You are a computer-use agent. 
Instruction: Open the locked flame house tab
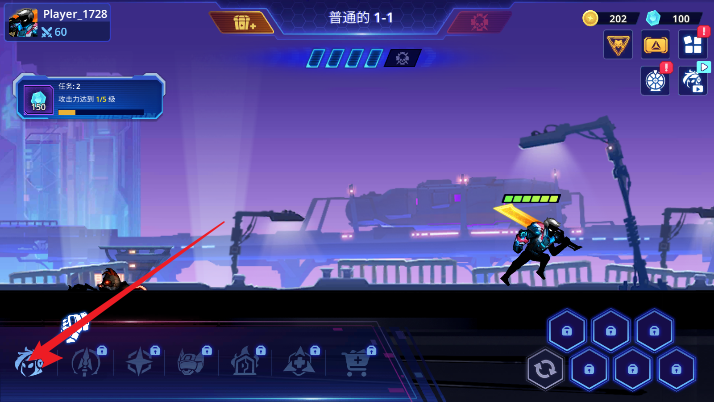pyautogui.click(x=246, y=361)
